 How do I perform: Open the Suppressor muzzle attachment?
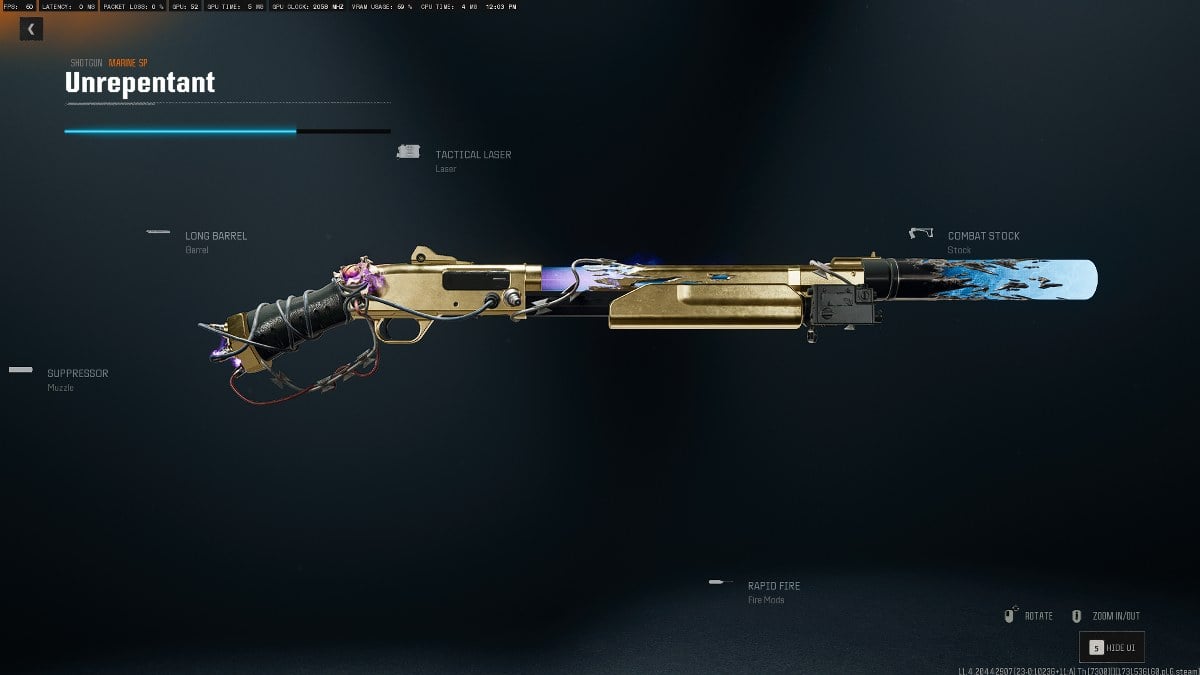coord(77,374)
